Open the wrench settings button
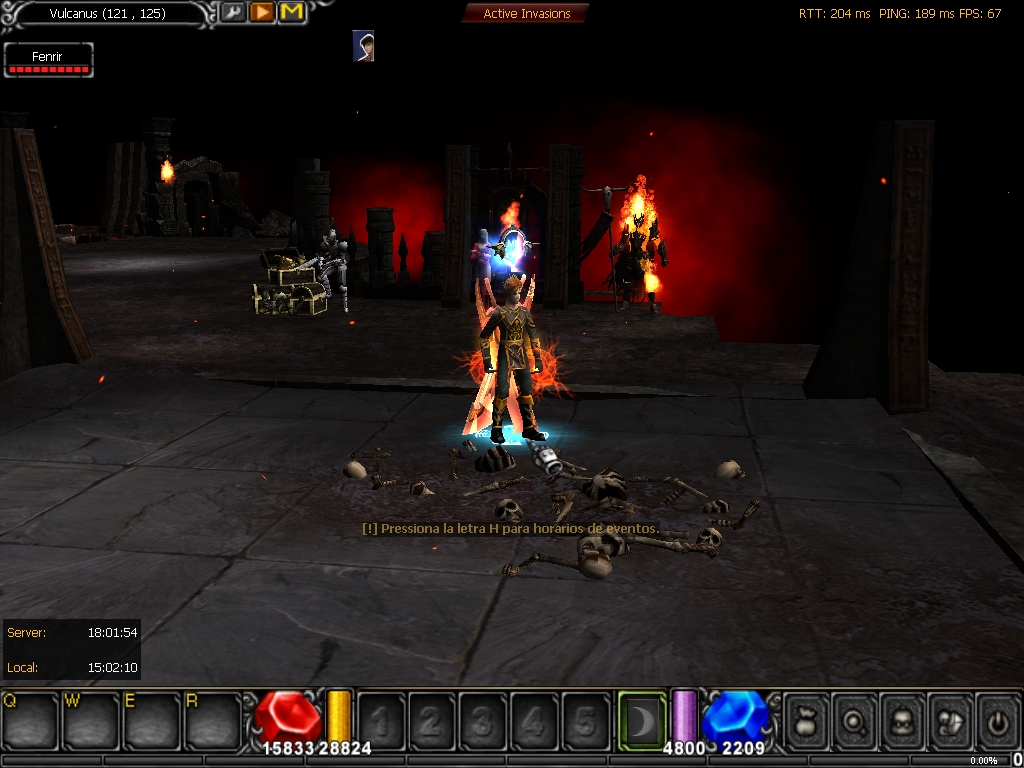This screenshot has width=1024, height=768. 233,13
